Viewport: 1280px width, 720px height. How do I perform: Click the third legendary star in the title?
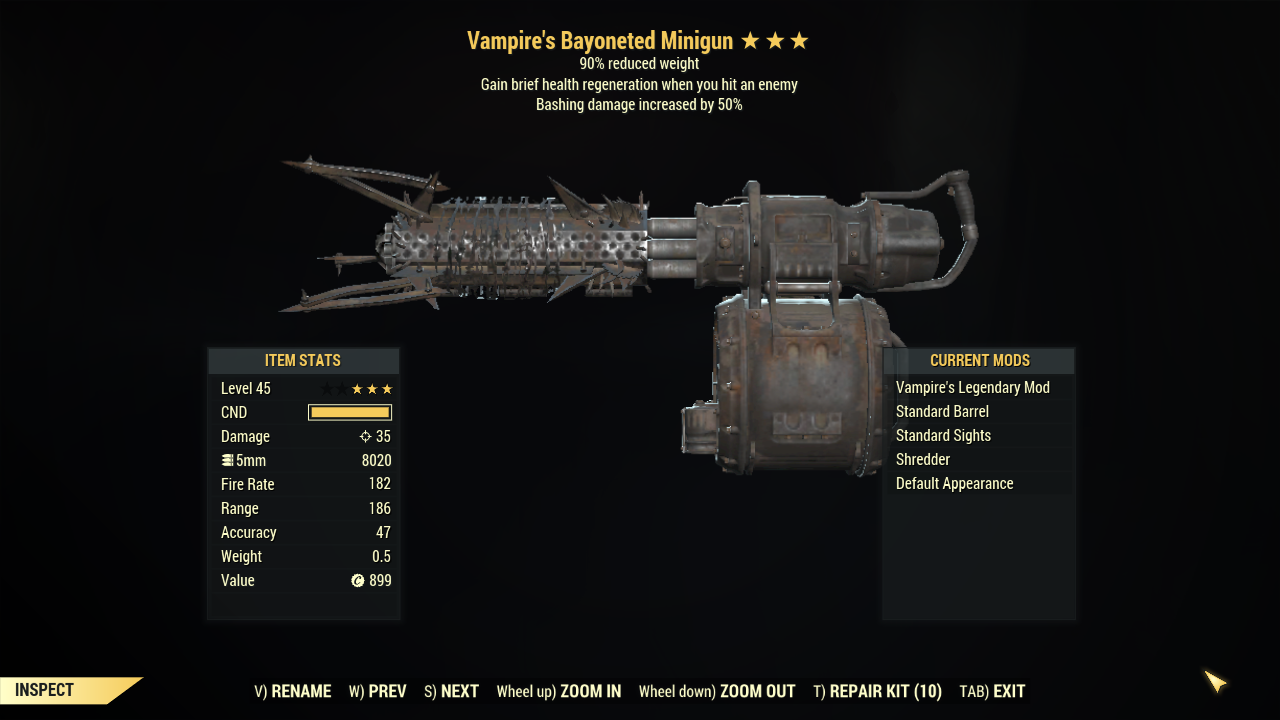point(797,40)
